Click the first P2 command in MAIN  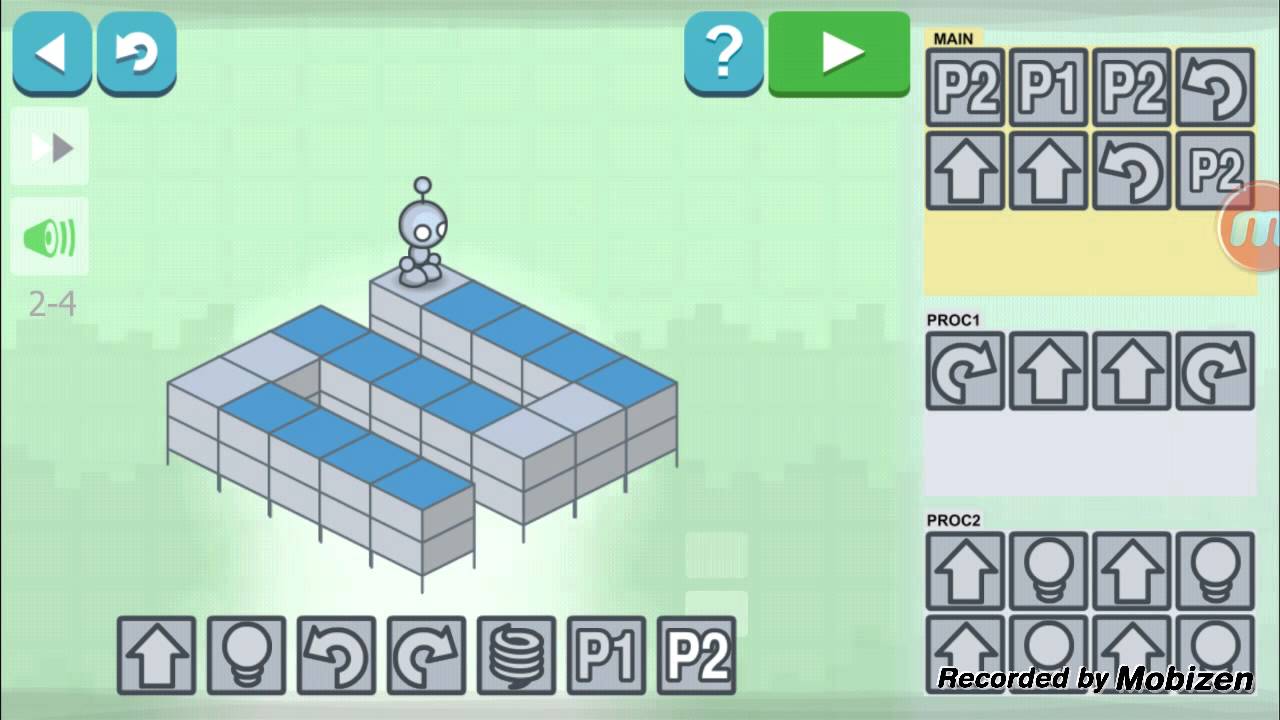coord(964,87)
